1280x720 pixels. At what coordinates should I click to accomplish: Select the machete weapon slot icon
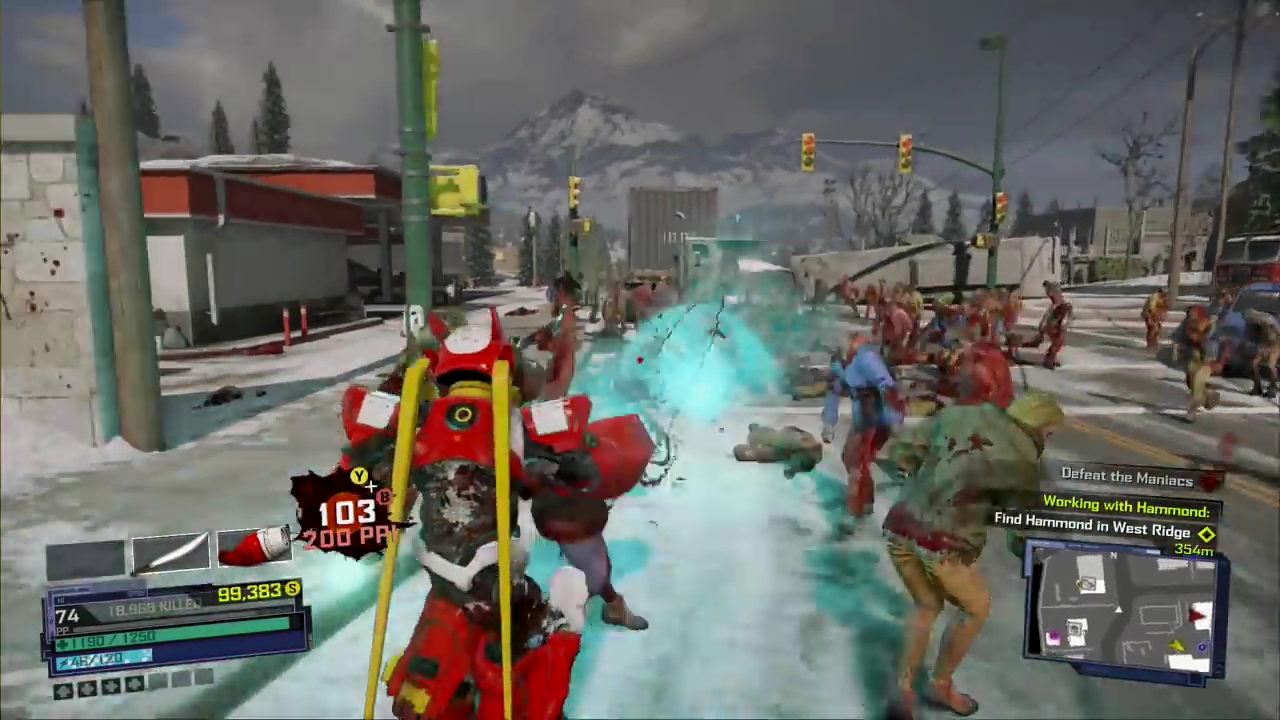(170, 550)
